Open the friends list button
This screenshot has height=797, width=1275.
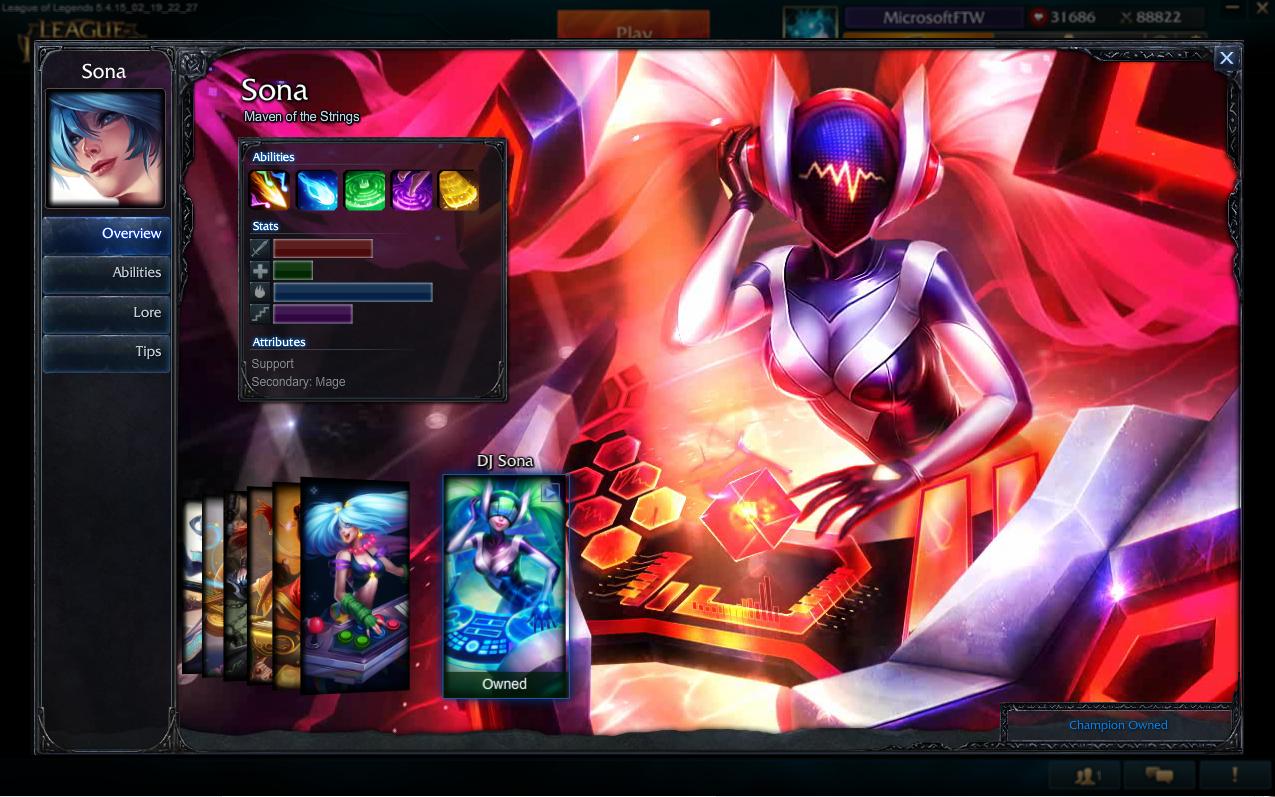pyautogui.click(x=1085, y=775)
